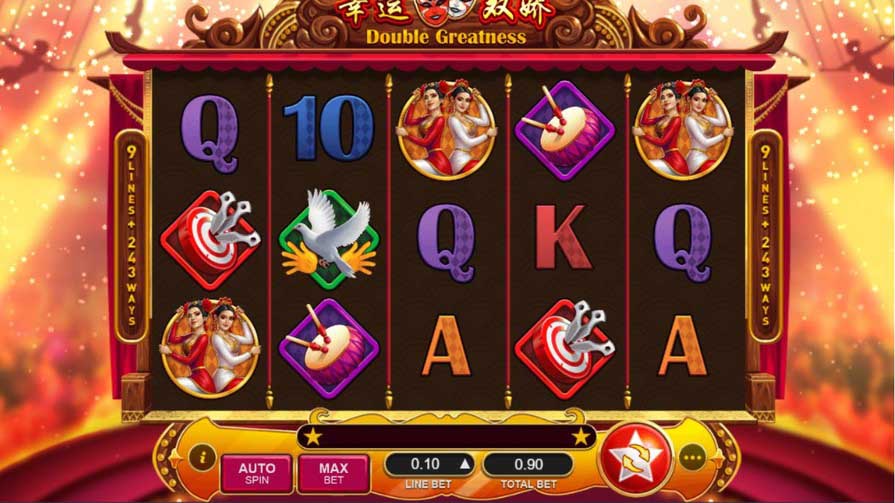Spin the reels with the red star button
This screenshot has width=895, height=503.
click(x=636, y=458)
